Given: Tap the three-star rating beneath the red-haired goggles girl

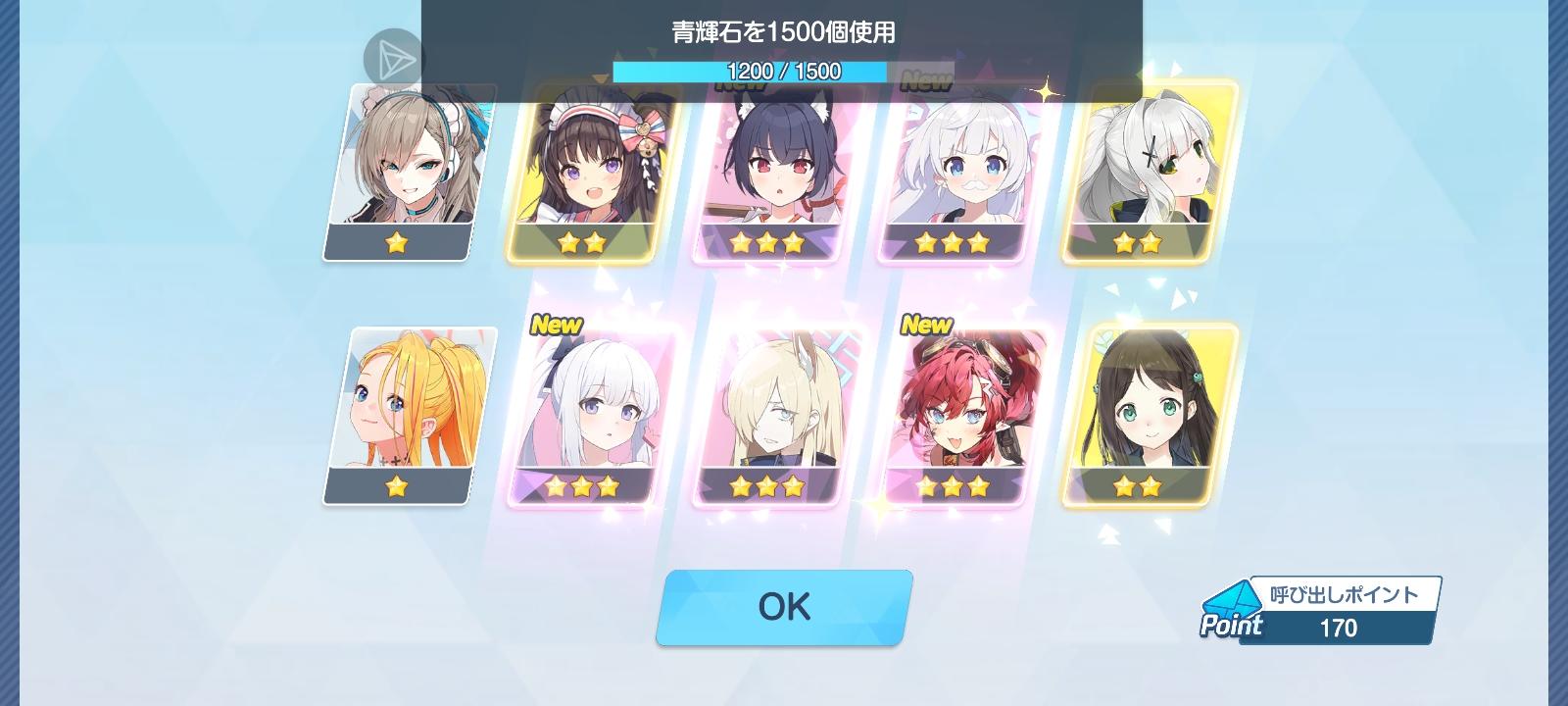Looking at the screenshot, I should click(x=952, y=483).
